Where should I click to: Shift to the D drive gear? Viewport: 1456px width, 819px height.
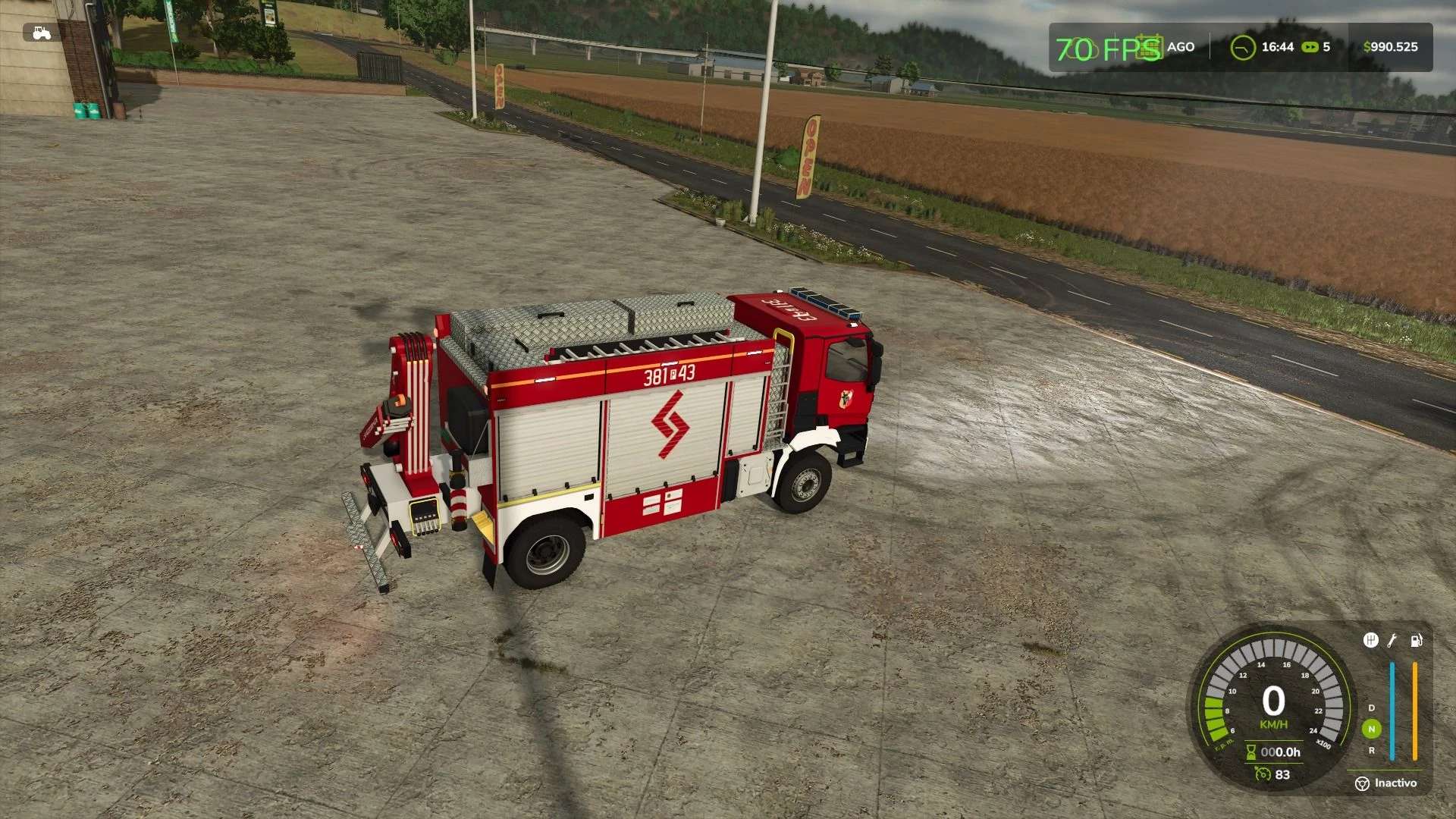coord(1371,708)
